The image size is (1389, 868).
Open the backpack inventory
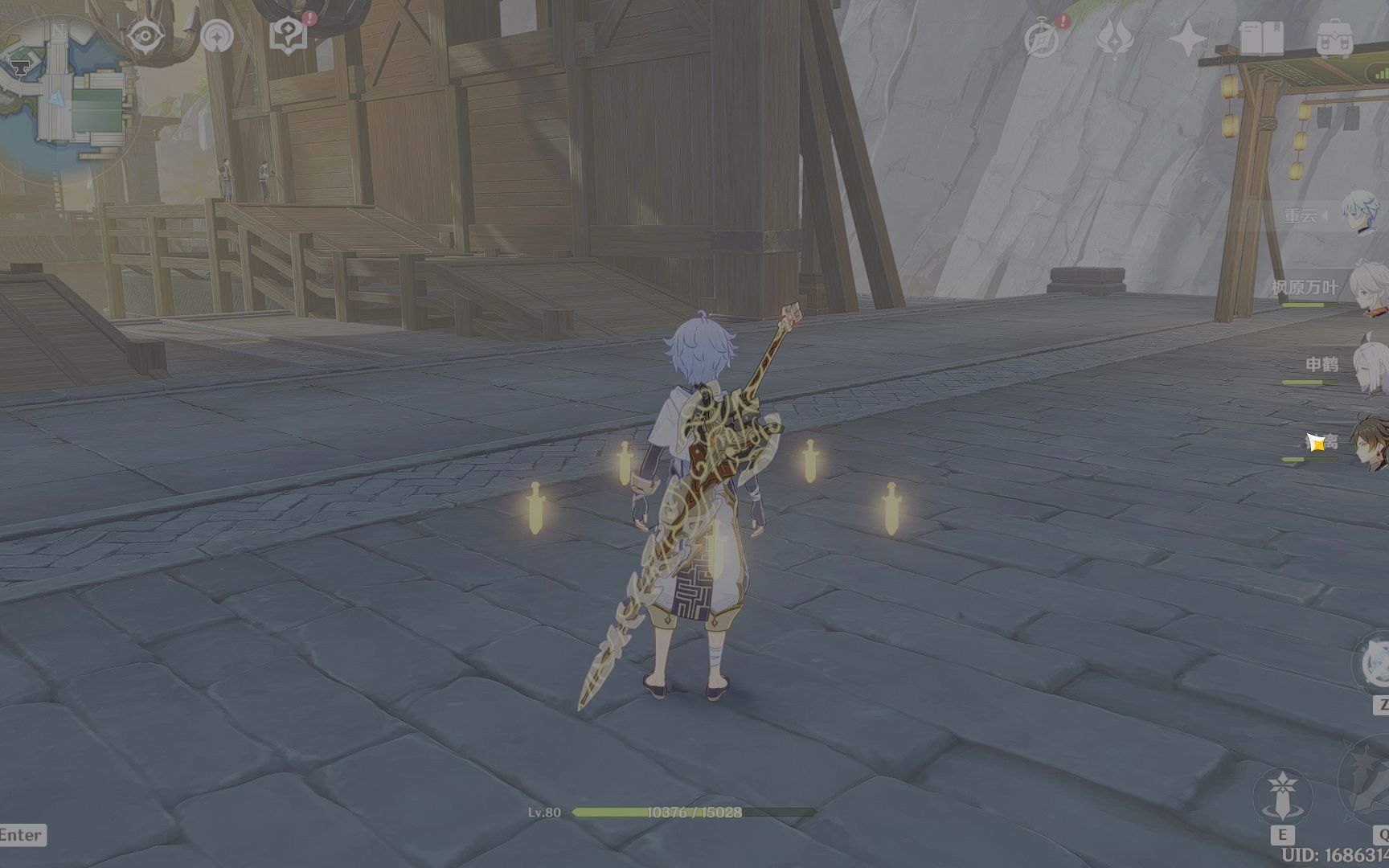tap(1334, 38)
